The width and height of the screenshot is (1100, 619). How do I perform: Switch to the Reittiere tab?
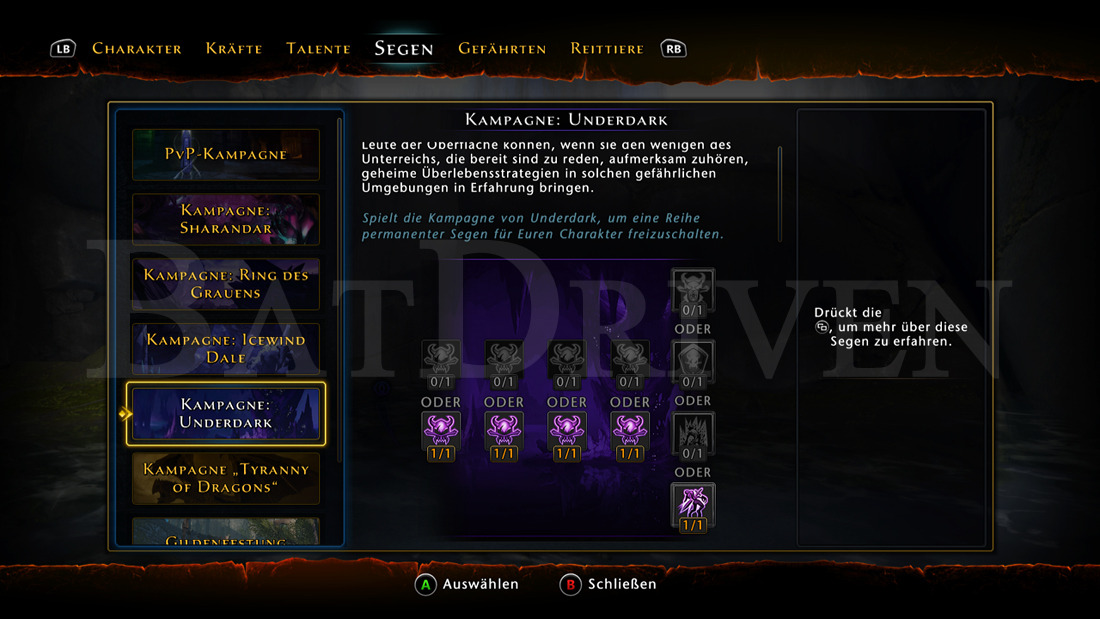point(607,48)
